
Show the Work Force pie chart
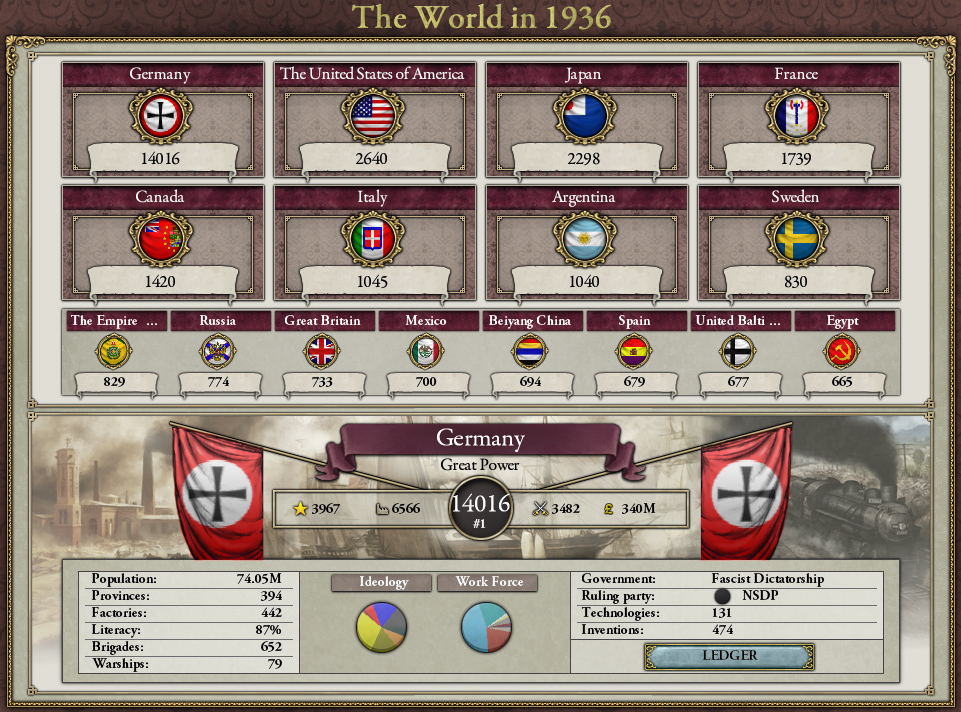pyautogui.click(x=486, y=627)
